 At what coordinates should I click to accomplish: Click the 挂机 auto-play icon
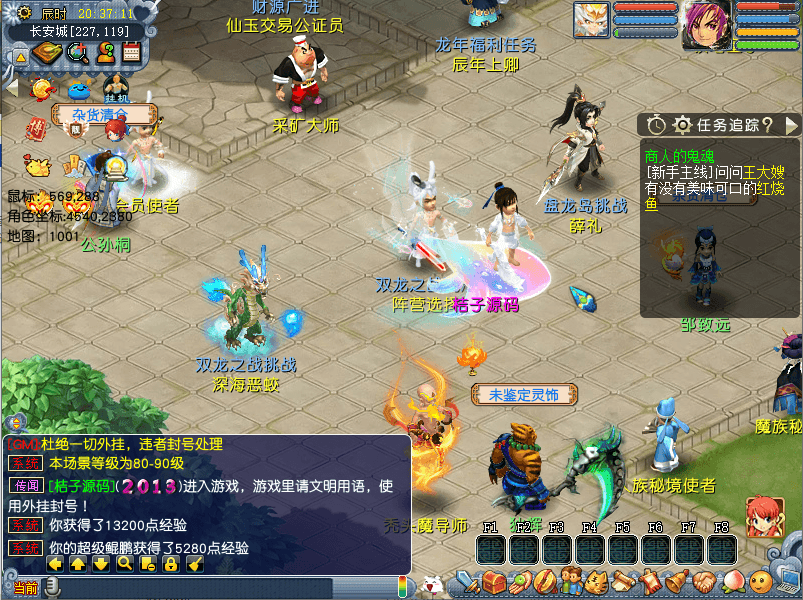(x=116, y=88)
